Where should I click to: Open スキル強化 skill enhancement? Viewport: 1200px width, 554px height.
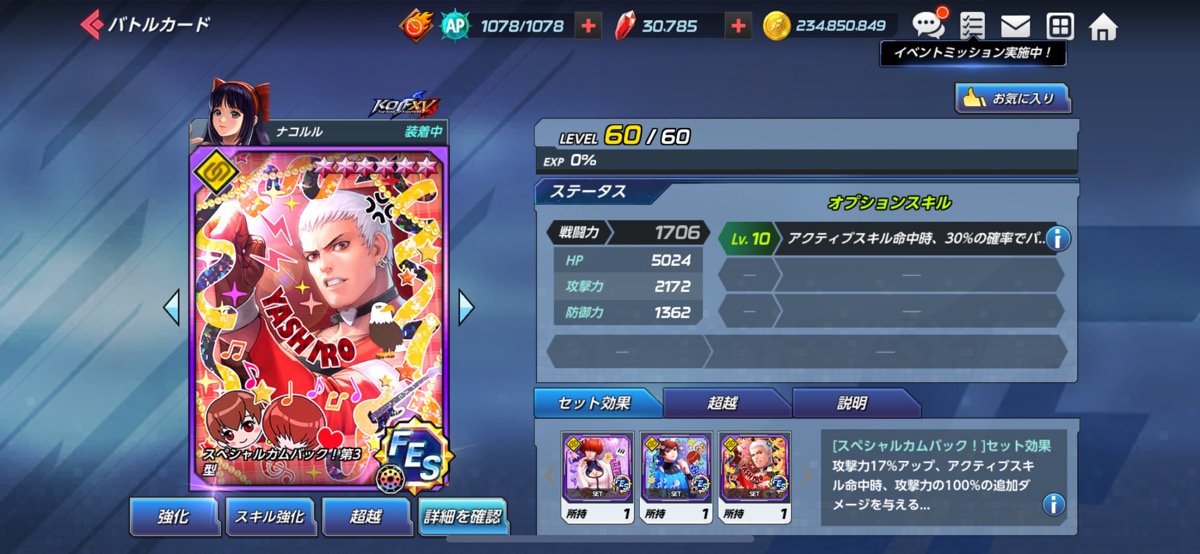[269, 516]
